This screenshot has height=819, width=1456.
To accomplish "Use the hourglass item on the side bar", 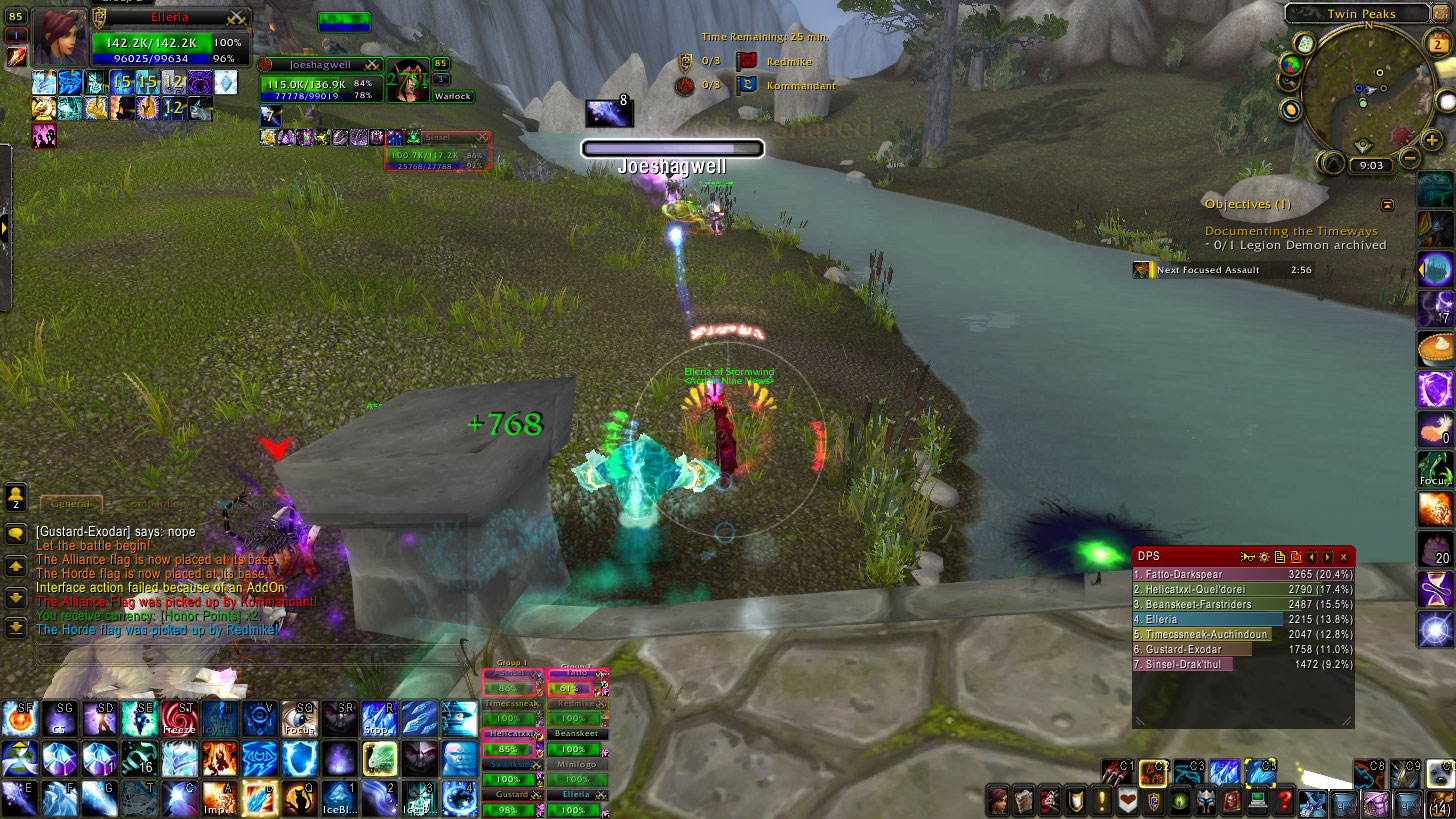I will tap(1436, 589).
